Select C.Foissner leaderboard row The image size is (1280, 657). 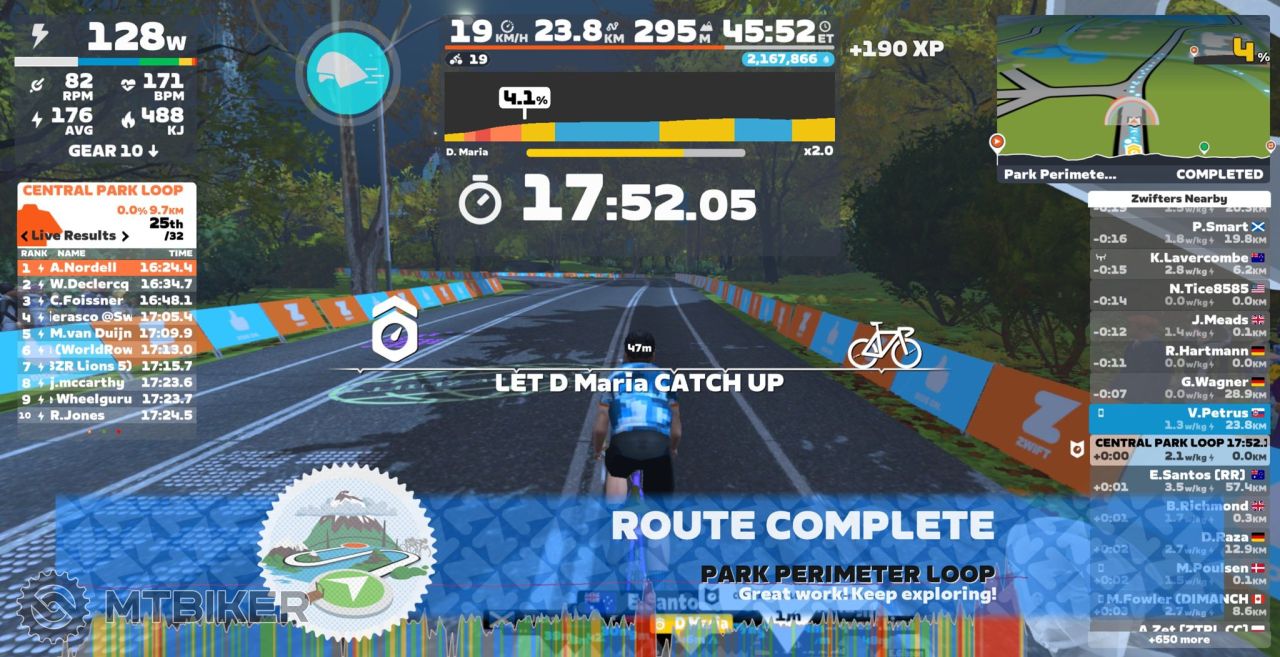[107, 301]
